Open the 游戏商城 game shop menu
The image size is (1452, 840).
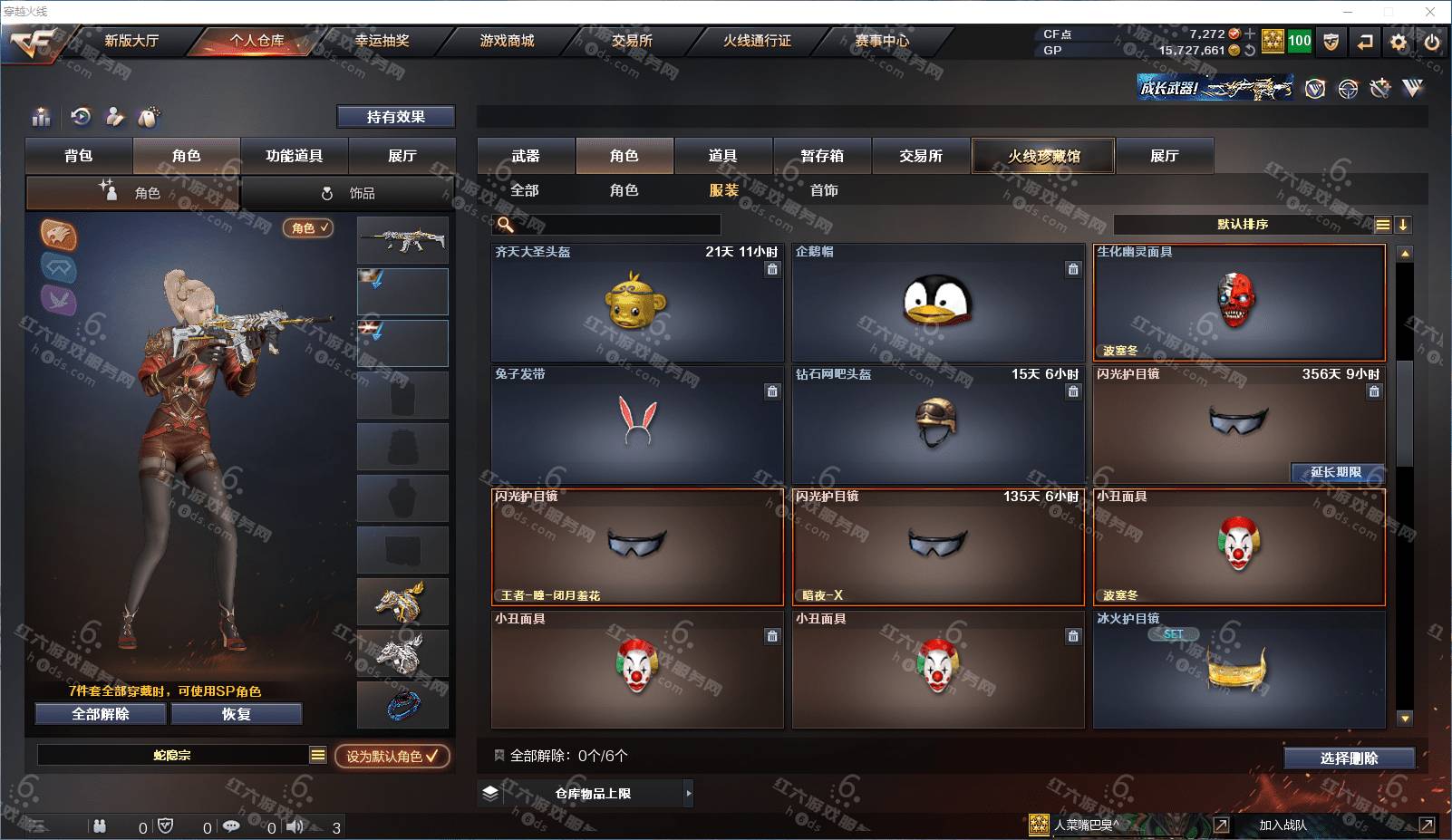point(507,41)
